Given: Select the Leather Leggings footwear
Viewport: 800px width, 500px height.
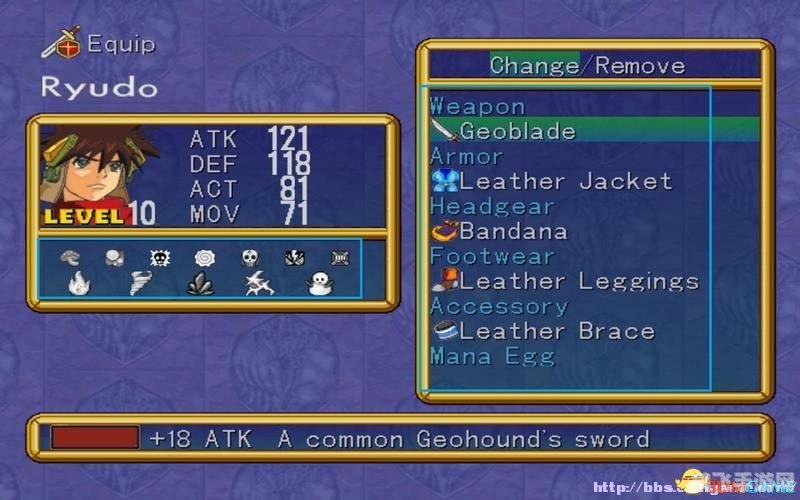Looking at the screenshot, I should click(x=578, y=281).
